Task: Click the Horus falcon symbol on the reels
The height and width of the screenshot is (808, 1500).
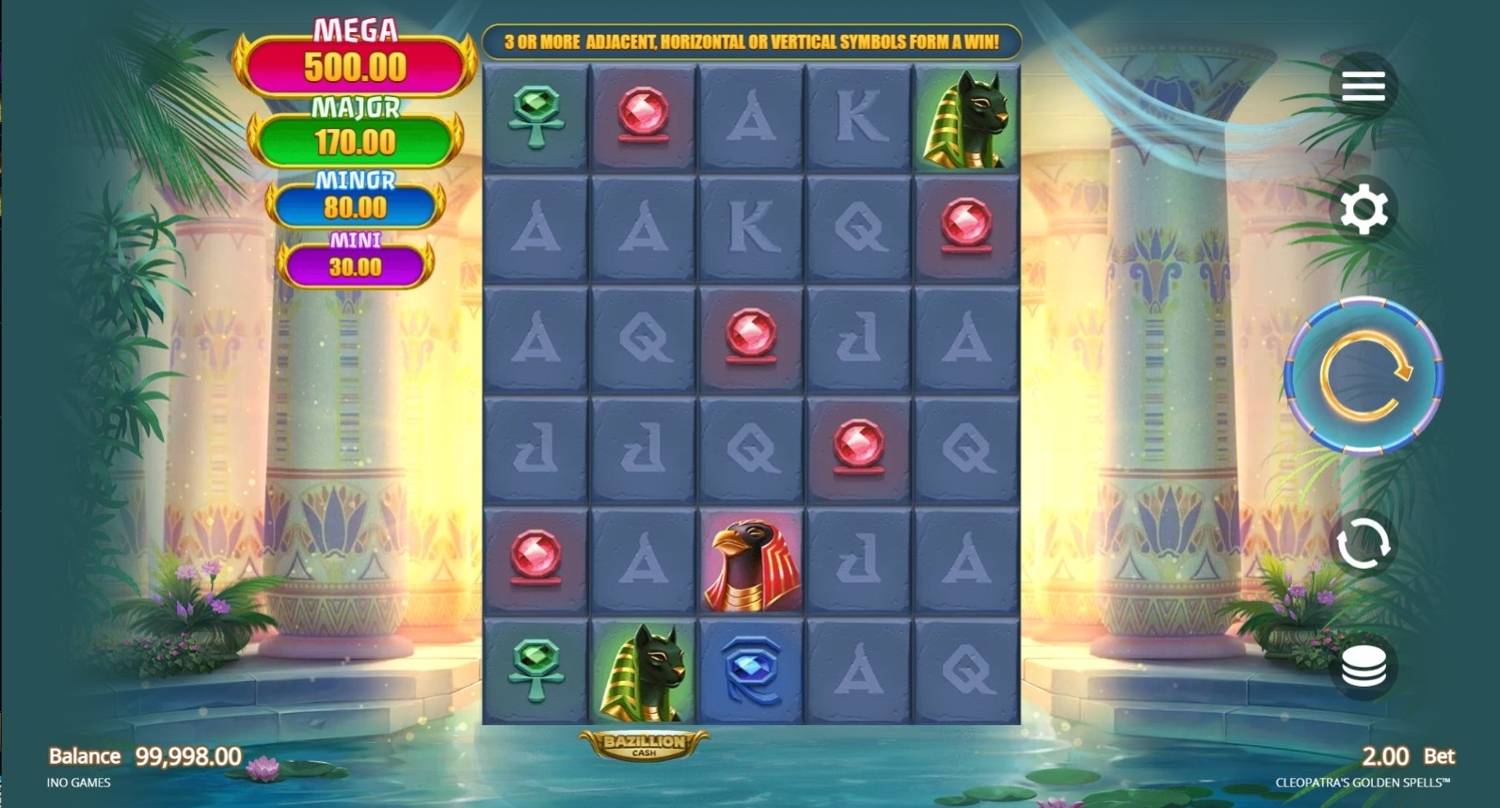Action: (750, 558)
